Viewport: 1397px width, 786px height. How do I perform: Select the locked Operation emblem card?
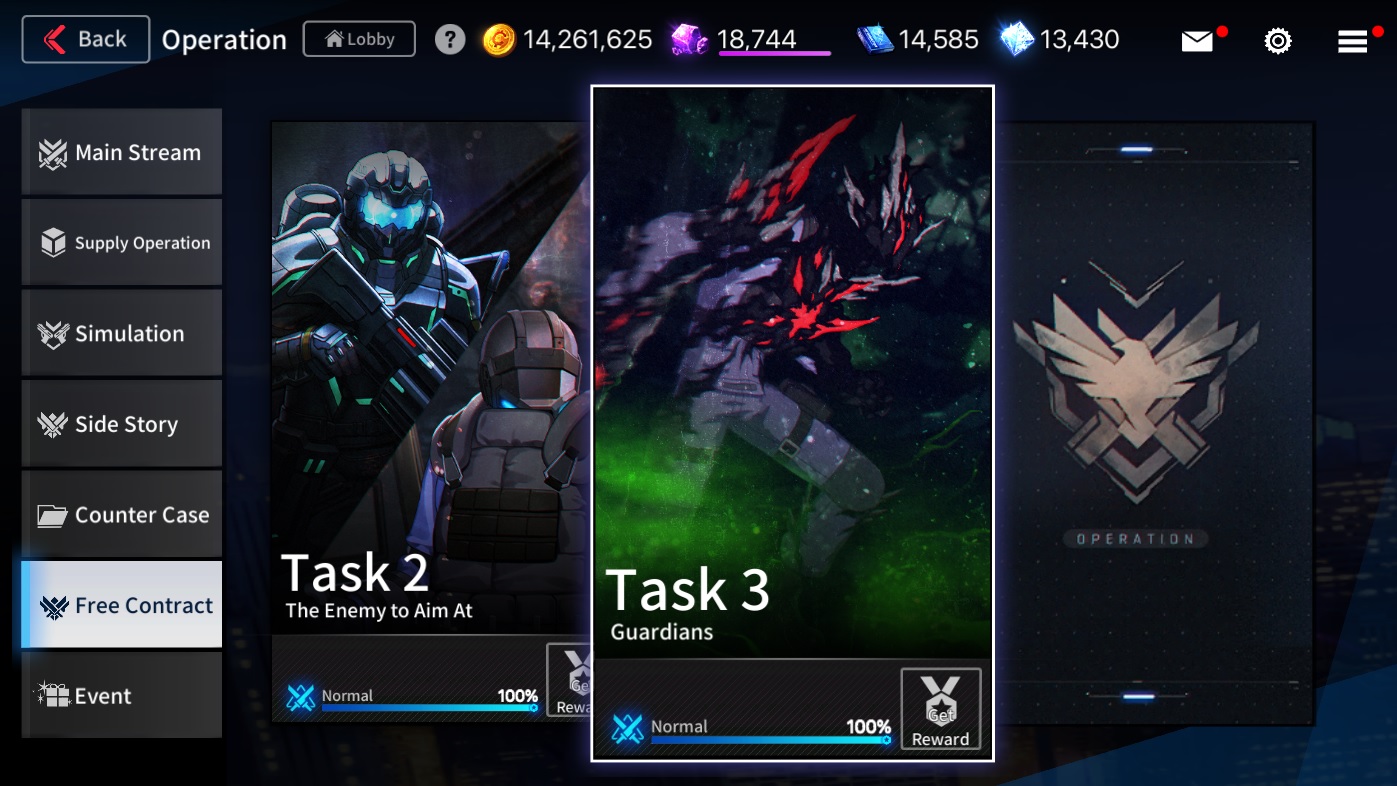point(1154,420)
